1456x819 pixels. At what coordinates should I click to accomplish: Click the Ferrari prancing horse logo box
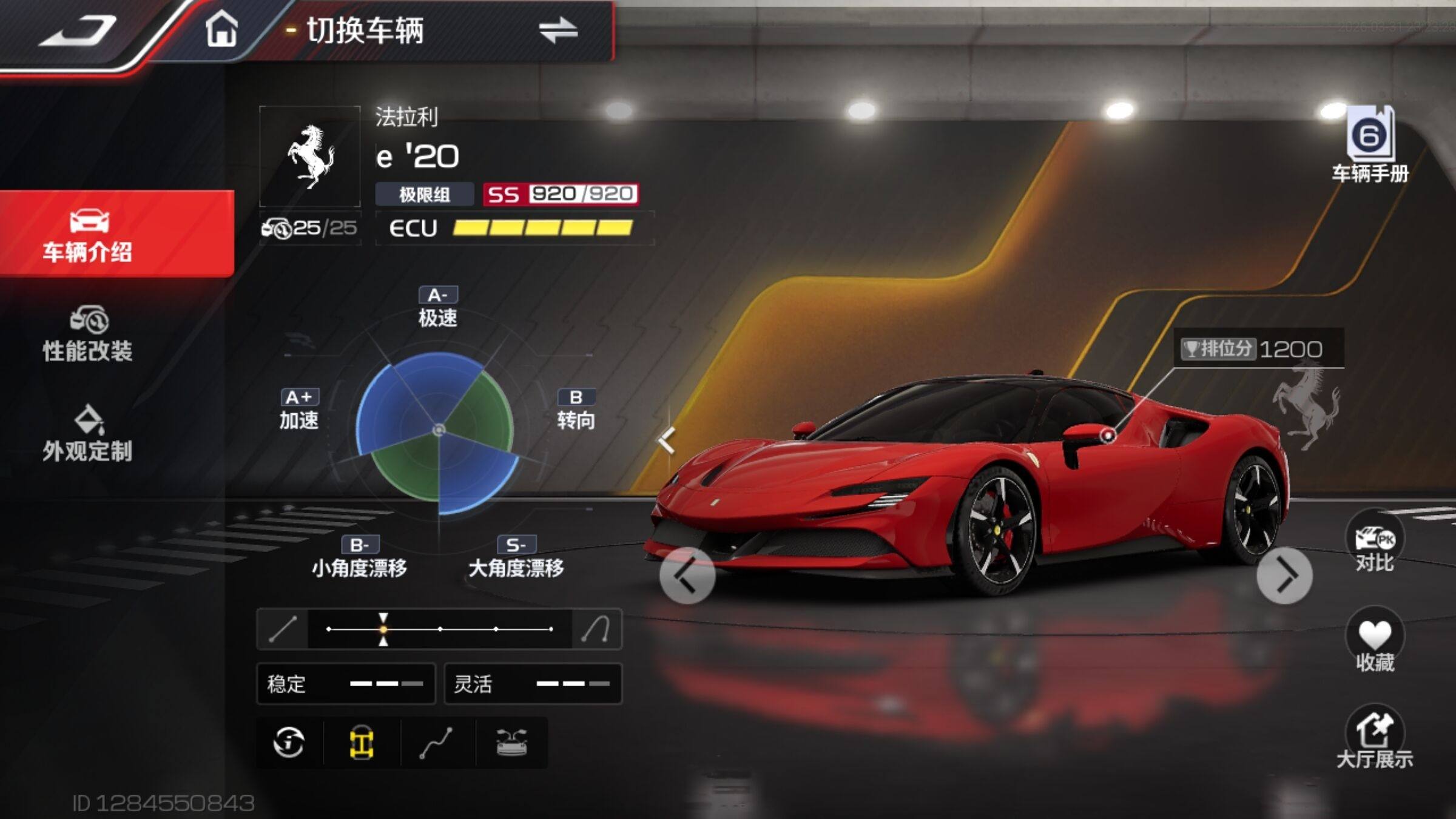tap(310, 157)
